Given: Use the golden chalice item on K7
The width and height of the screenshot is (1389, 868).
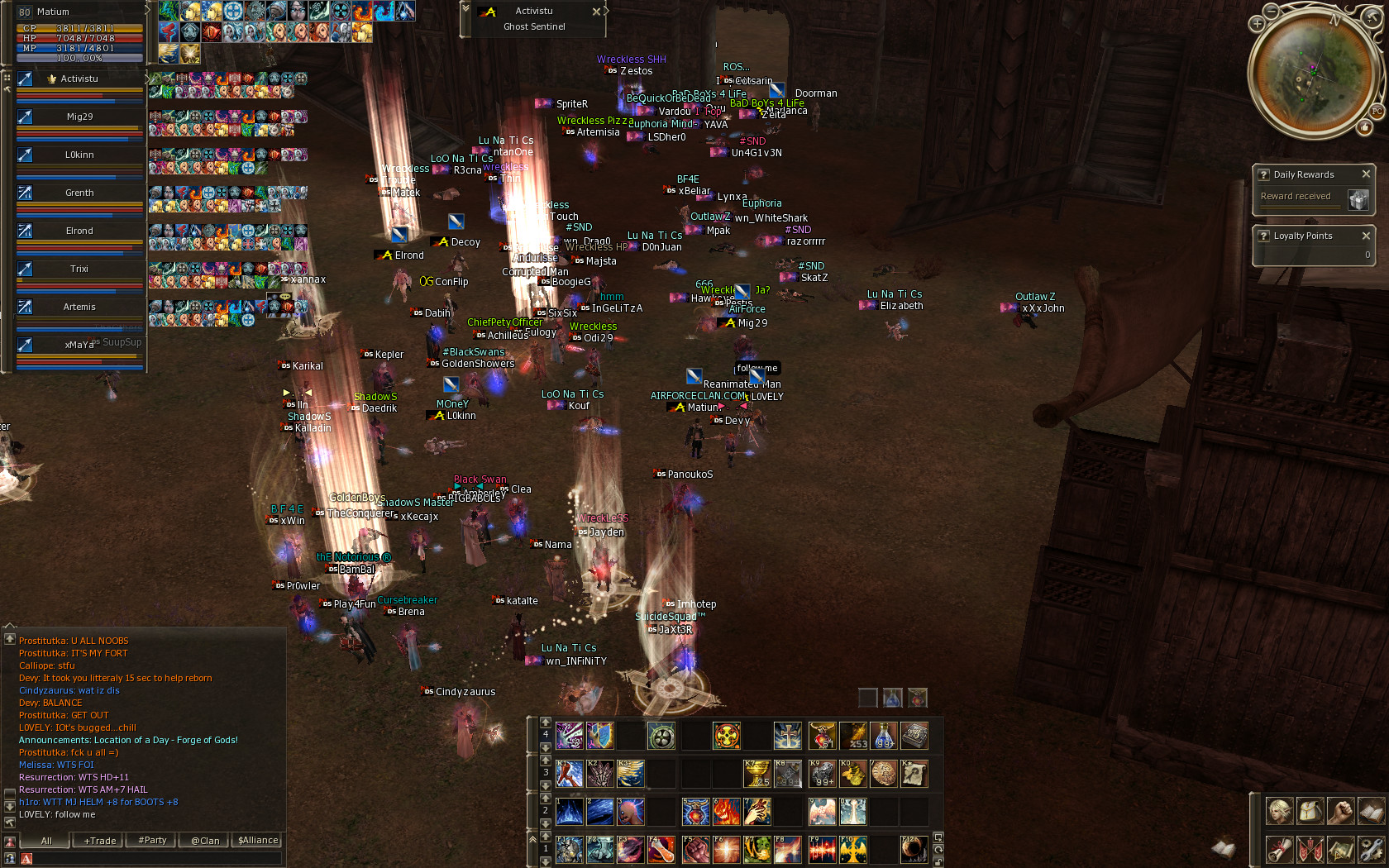Looking at the screenshot, I should 757,774.
